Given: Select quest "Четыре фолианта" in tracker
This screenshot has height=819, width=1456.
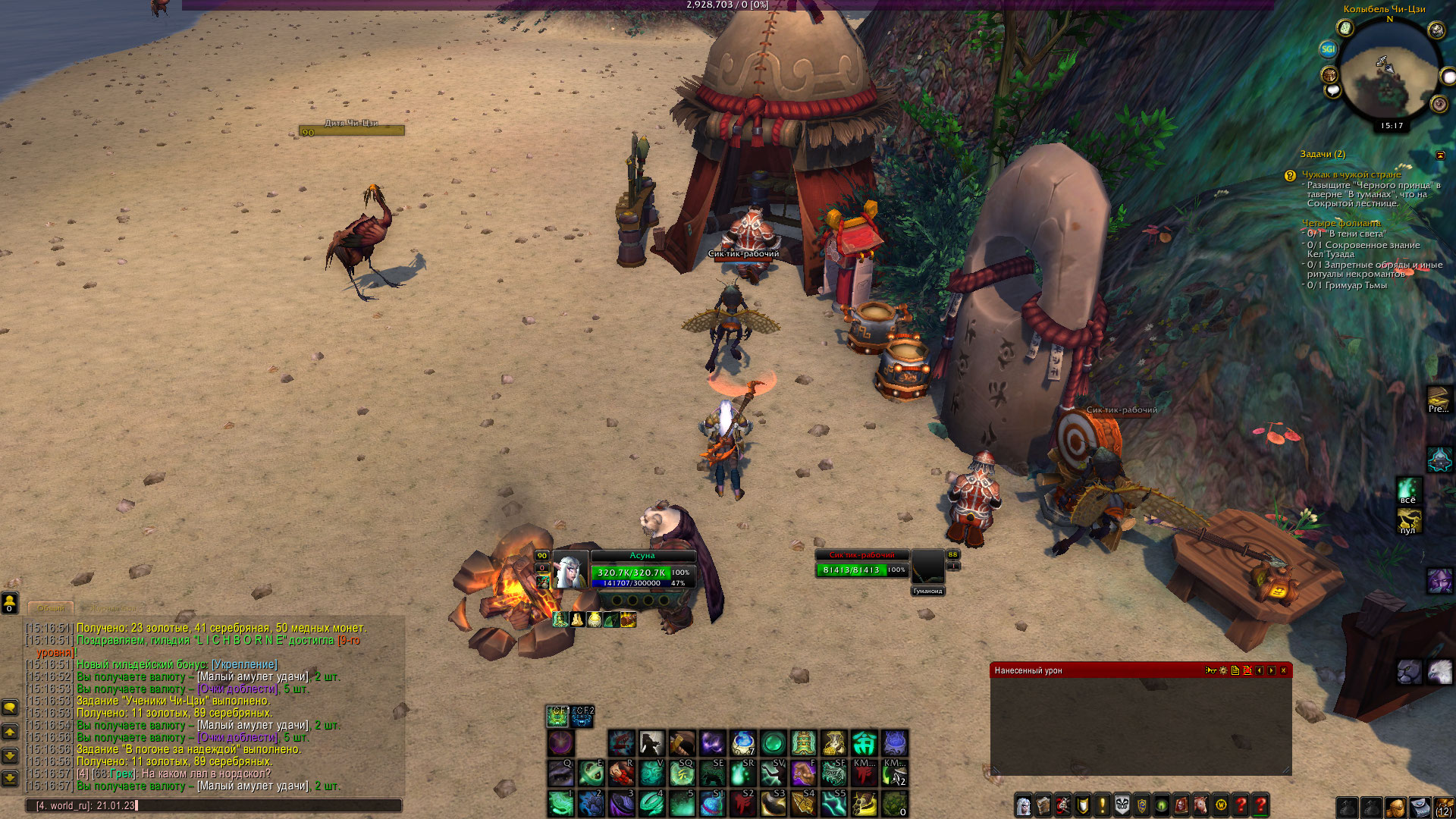Looking at the screenshot, I should pyautogui.click(x=1341, y=223).
